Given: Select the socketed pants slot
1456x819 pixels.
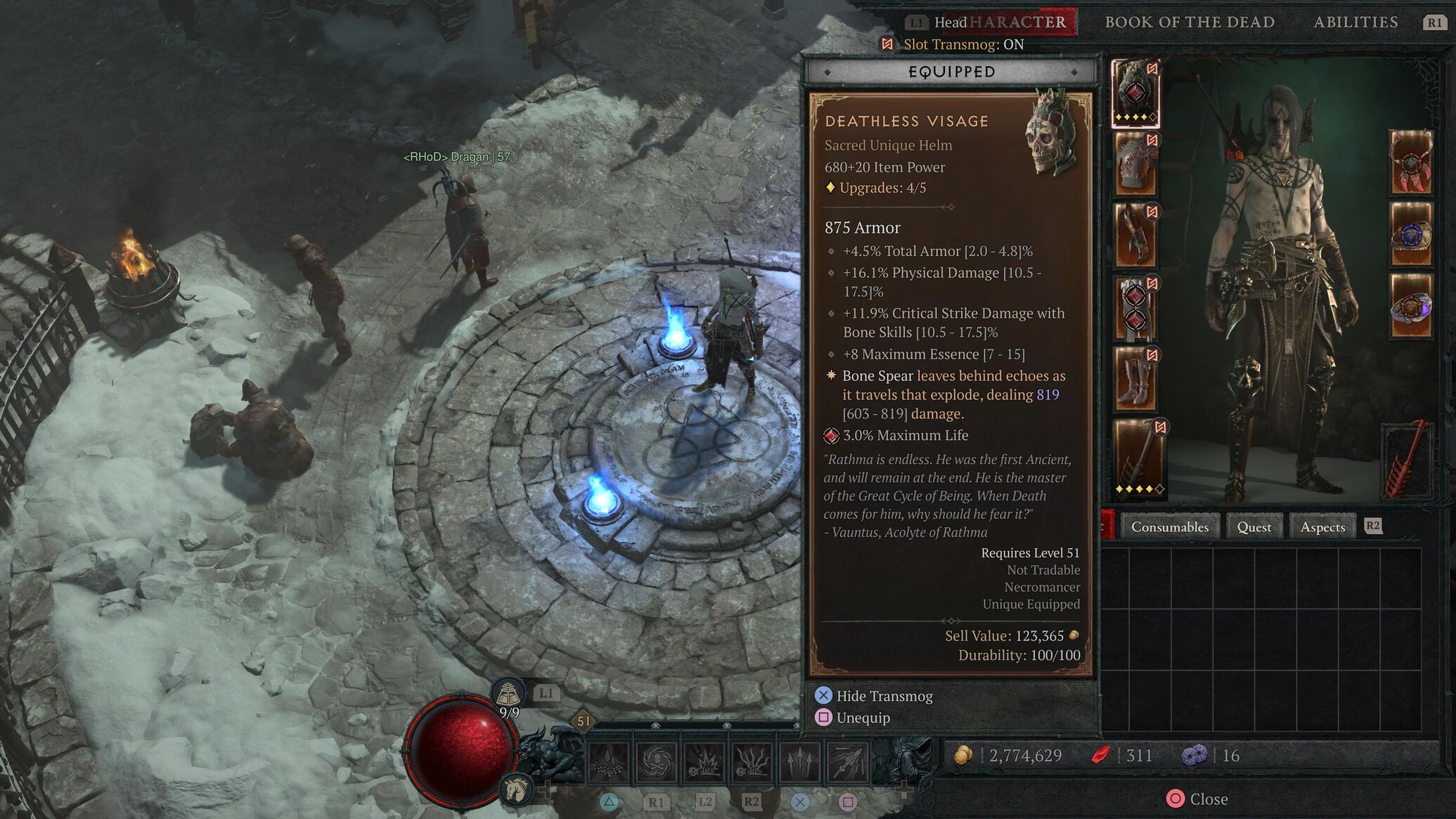Looking at the screenshot, I should 1135,308.
